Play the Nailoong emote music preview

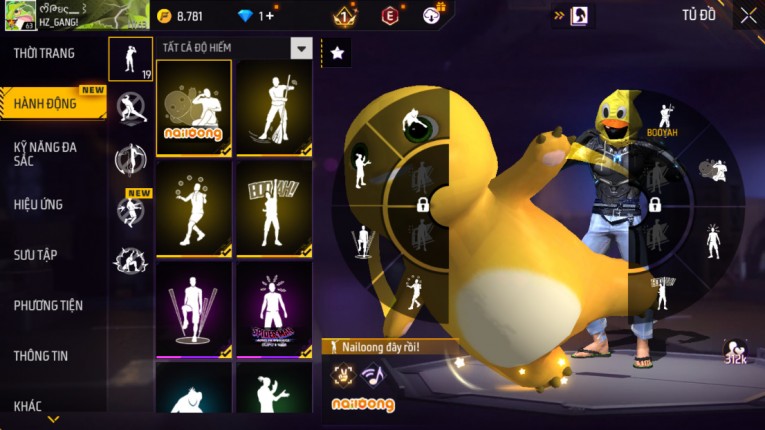coord(373,374)
